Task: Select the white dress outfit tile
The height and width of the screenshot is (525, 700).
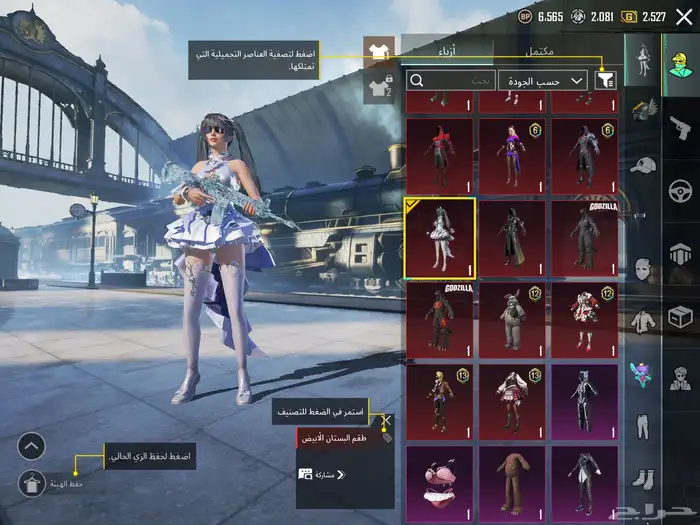Action: click(440, 237)
